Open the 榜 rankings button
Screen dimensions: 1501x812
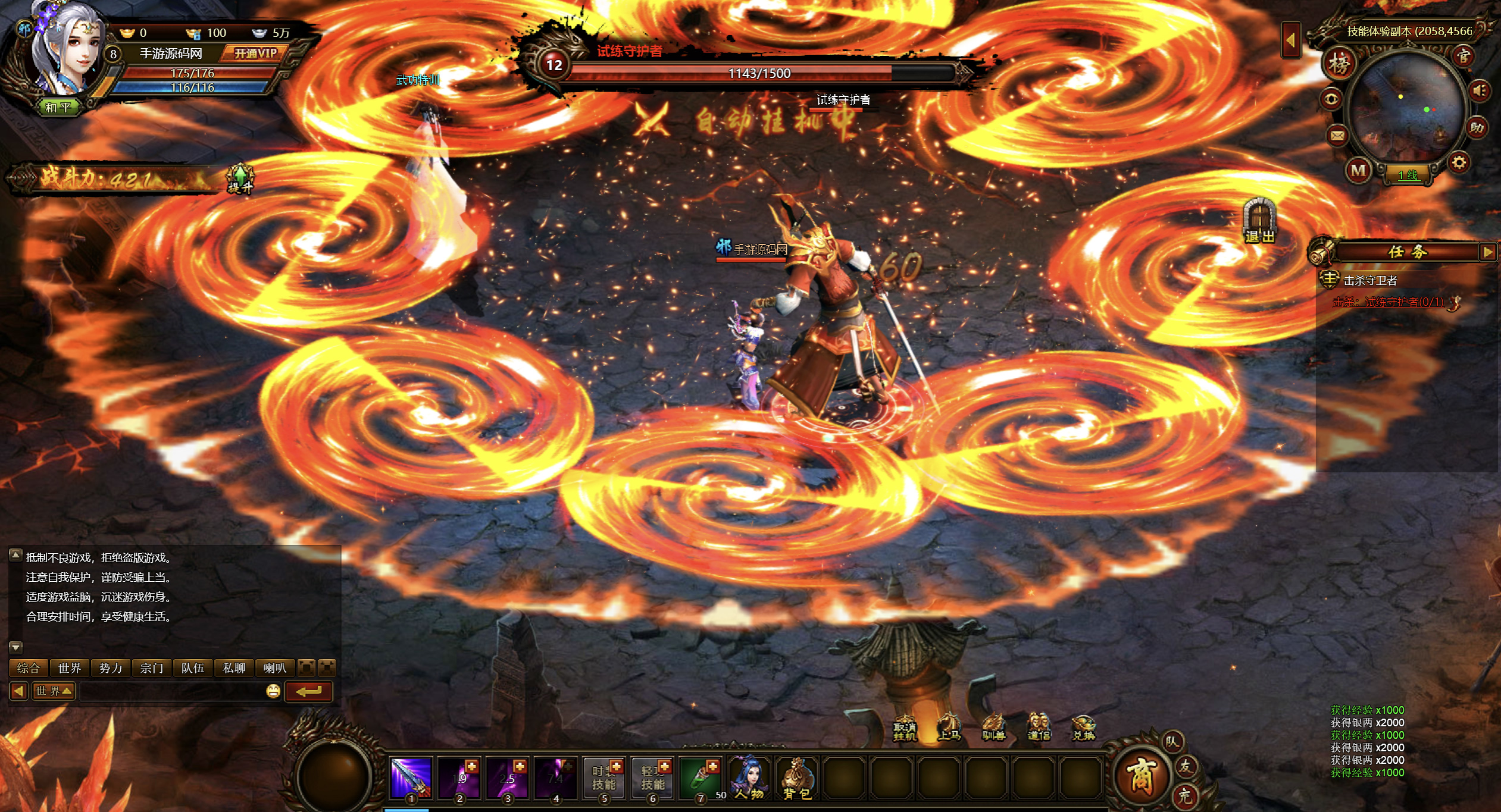point(1339,63)
